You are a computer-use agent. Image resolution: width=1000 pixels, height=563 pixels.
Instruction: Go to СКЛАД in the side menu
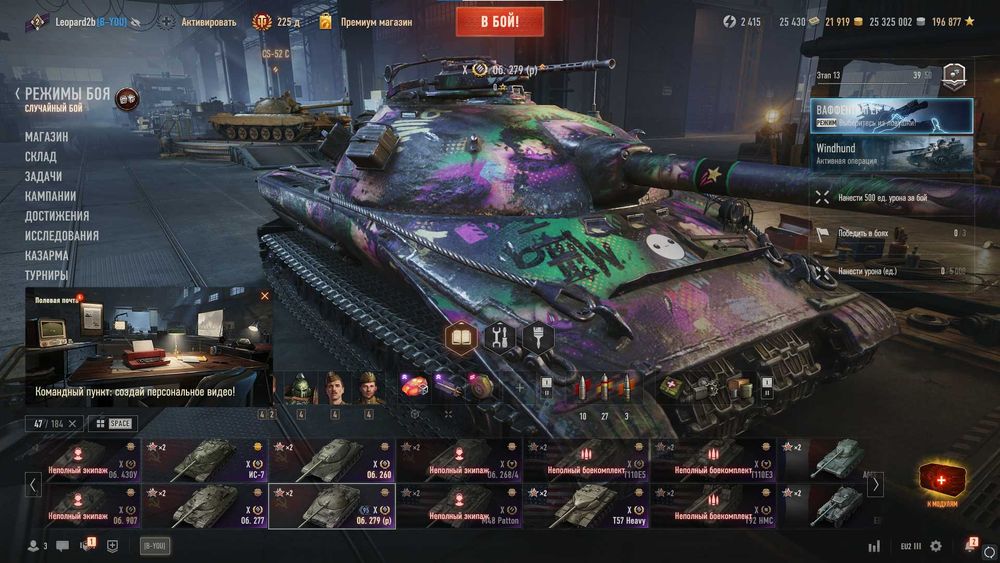[41, 157]
